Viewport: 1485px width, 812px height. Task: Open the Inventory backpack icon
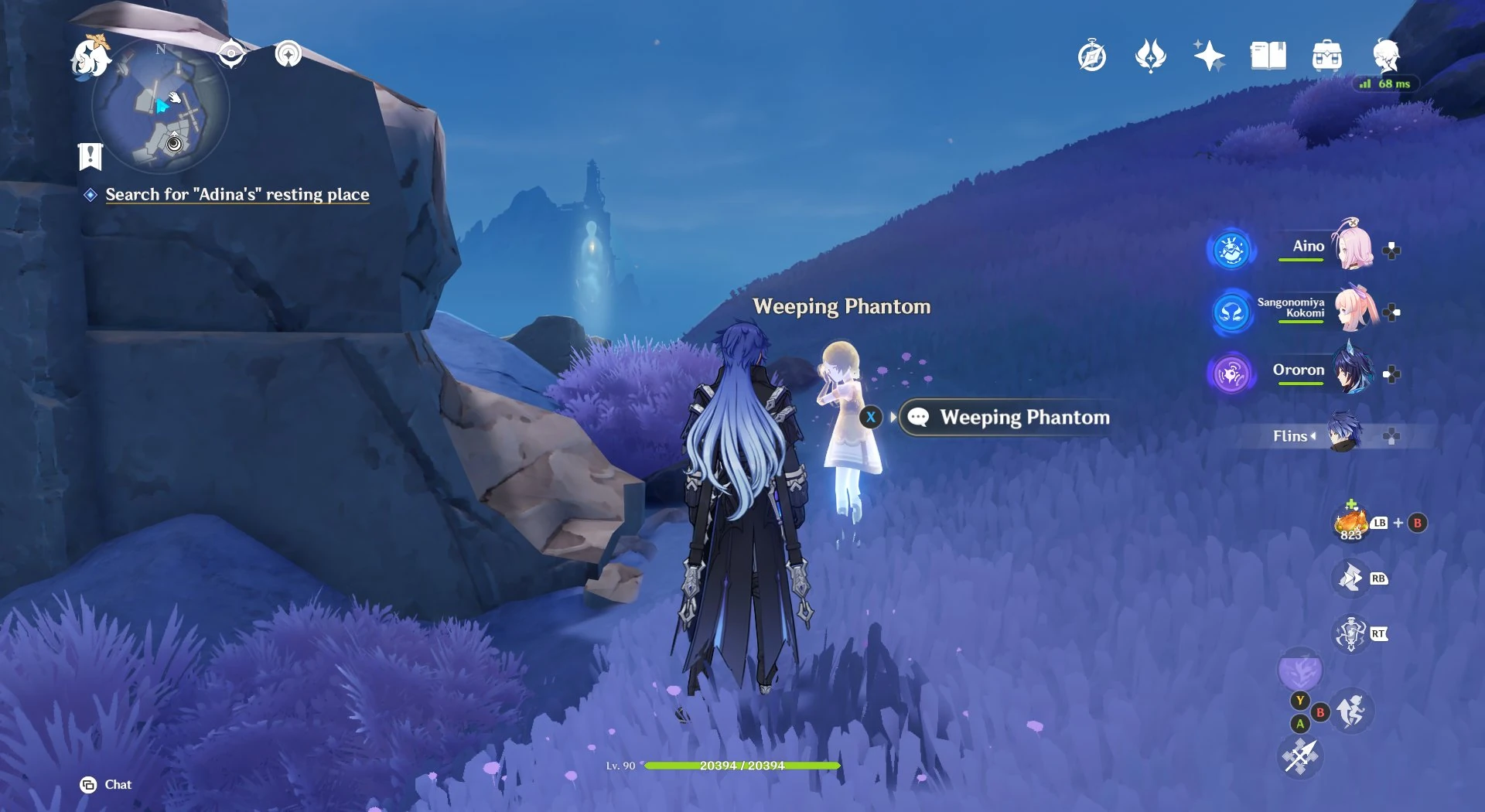(x=1327, y=54)
